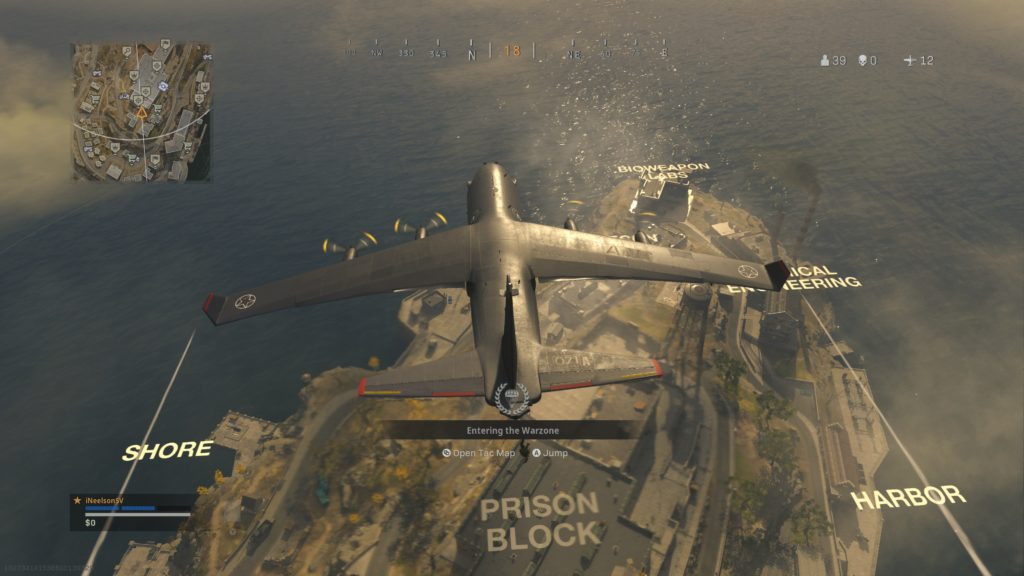Screen dimensions: 1024x576
Task: Click the minimap in the corner
Action: (141, 111)
